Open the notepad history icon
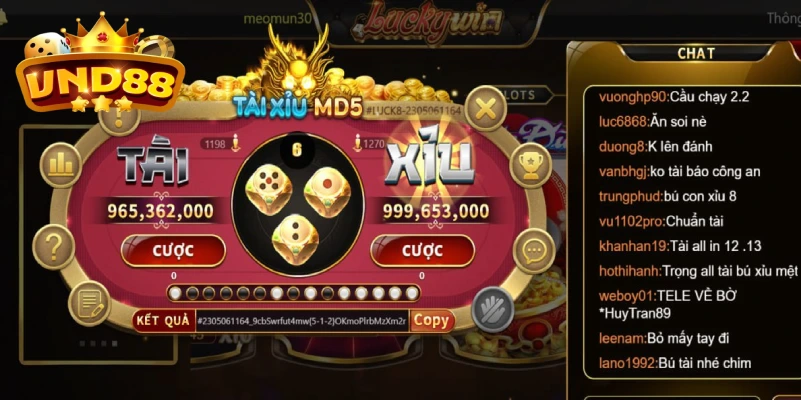The width and height of the screenshot is (801, 400). [89, 302]
